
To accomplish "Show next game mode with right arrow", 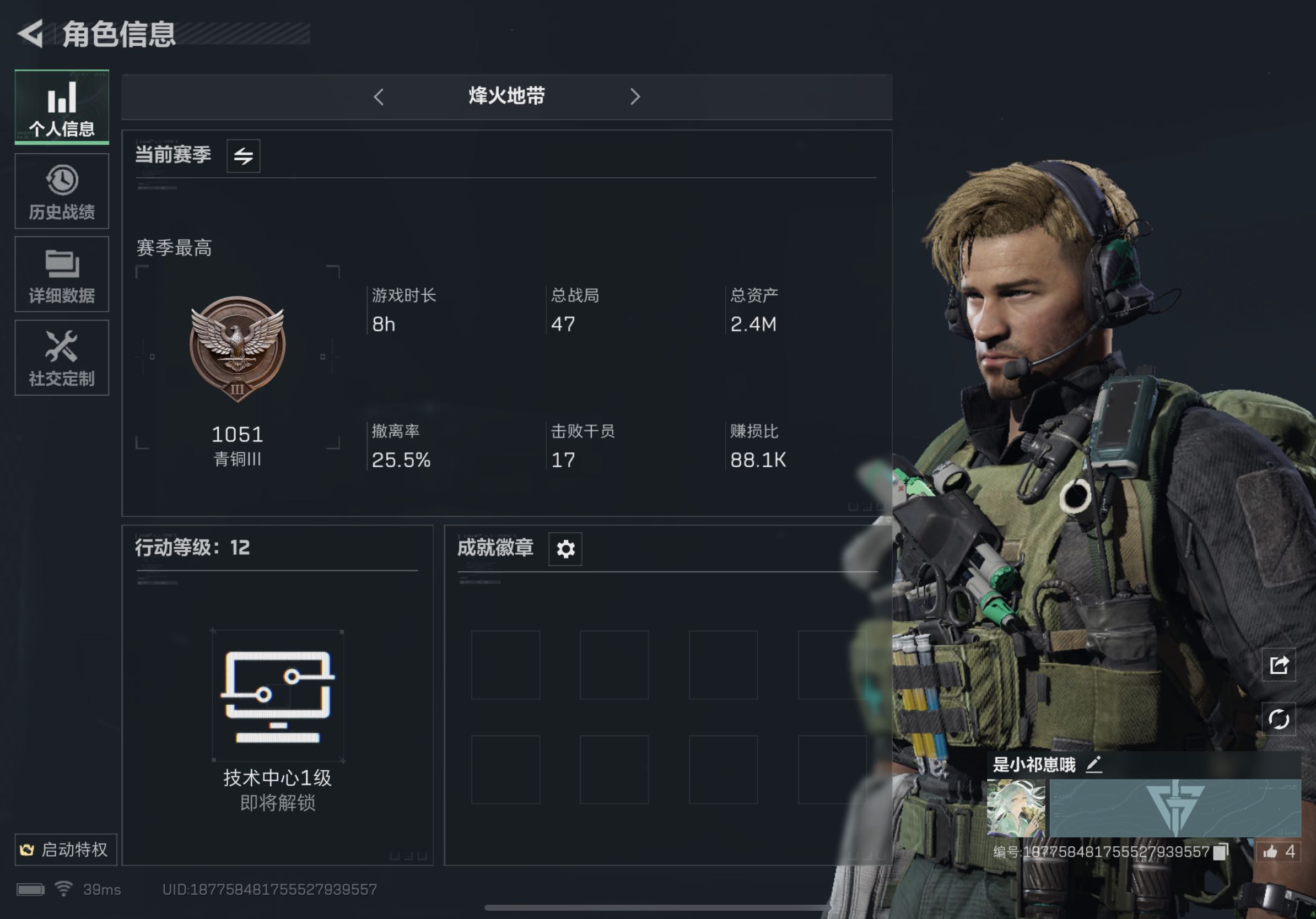I will (634, 96).
